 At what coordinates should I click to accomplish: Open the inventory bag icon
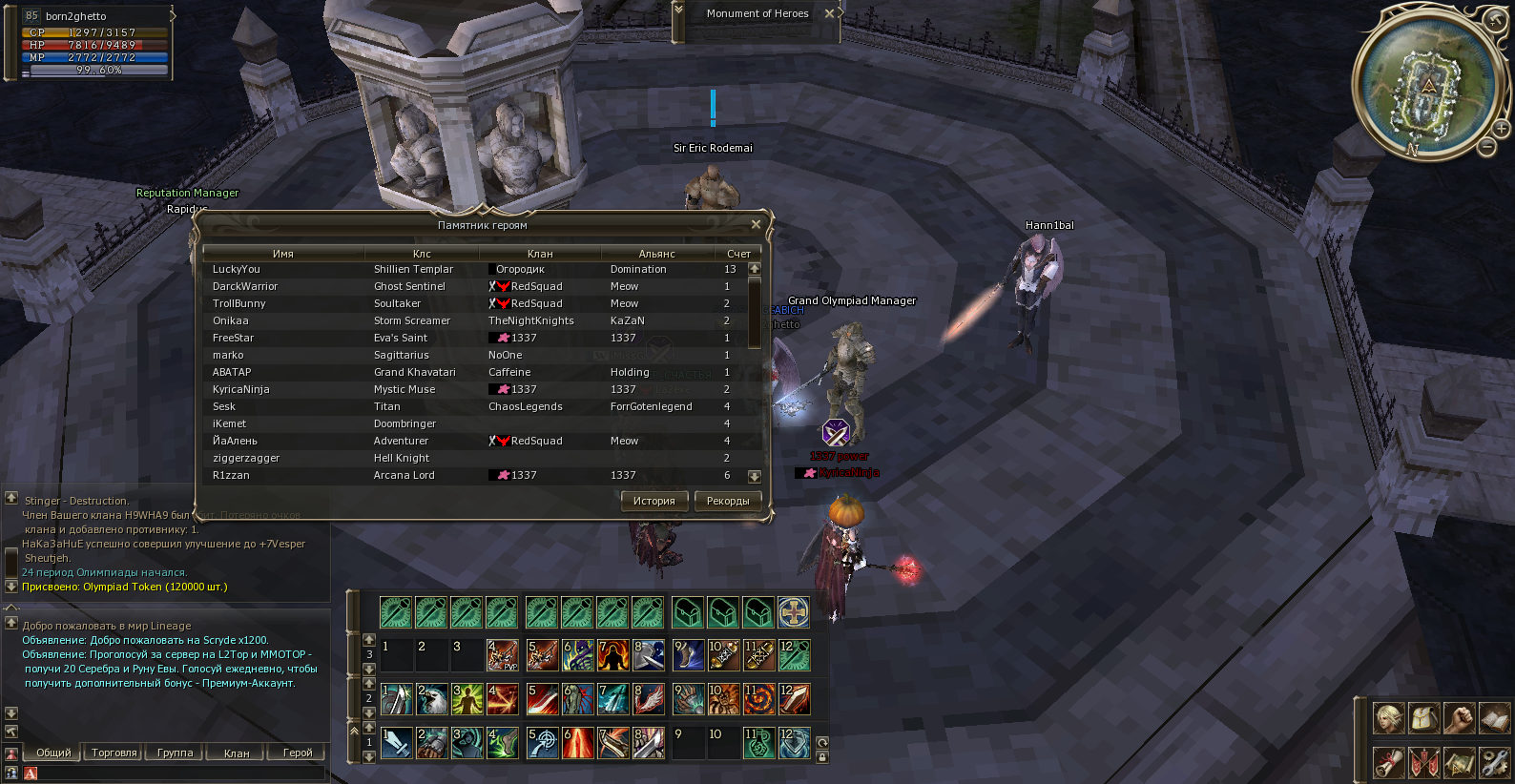tap(1422, 717)
